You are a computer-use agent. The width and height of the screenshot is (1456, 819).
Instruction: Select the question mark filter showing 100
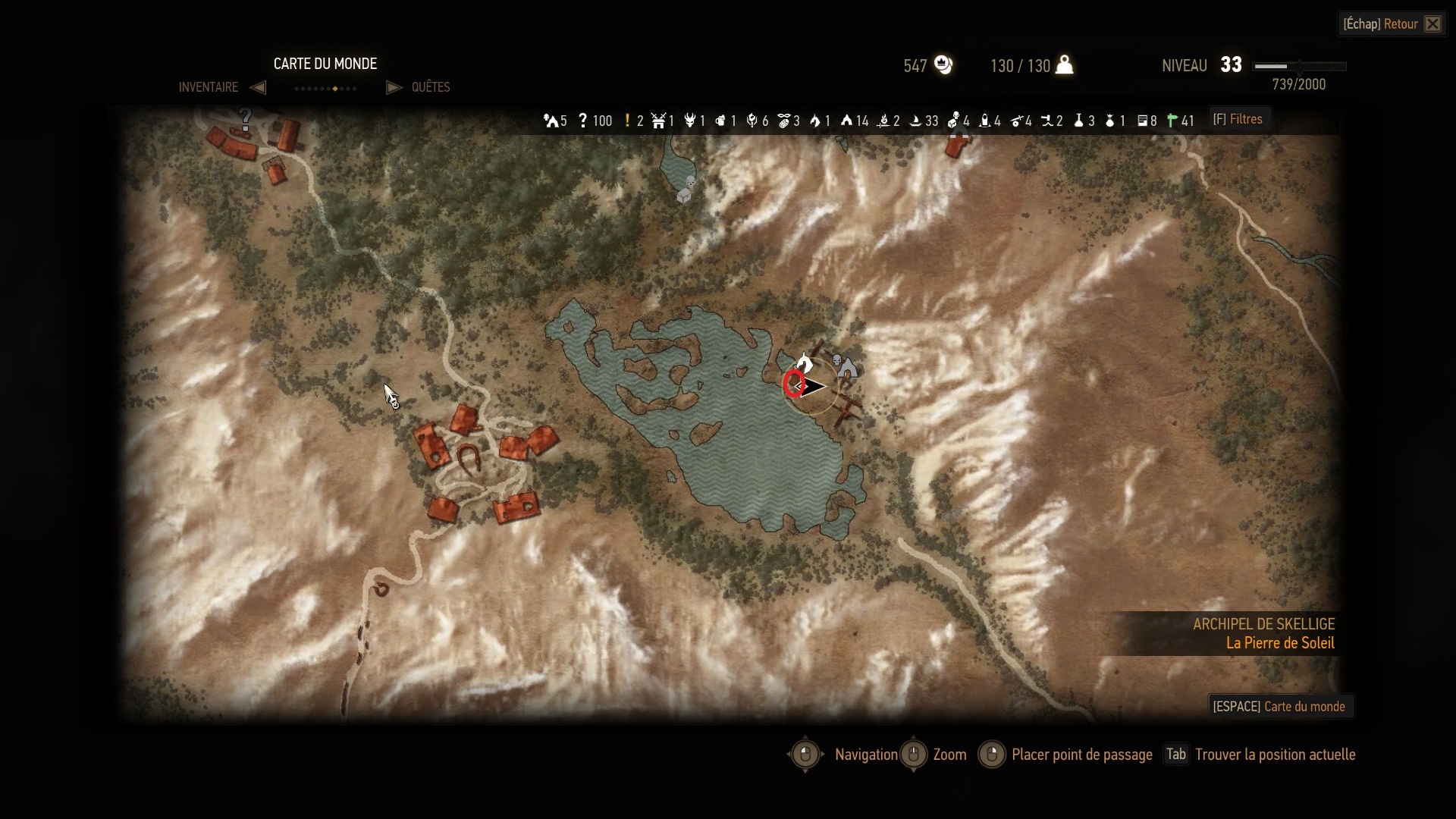pos(594,121)
